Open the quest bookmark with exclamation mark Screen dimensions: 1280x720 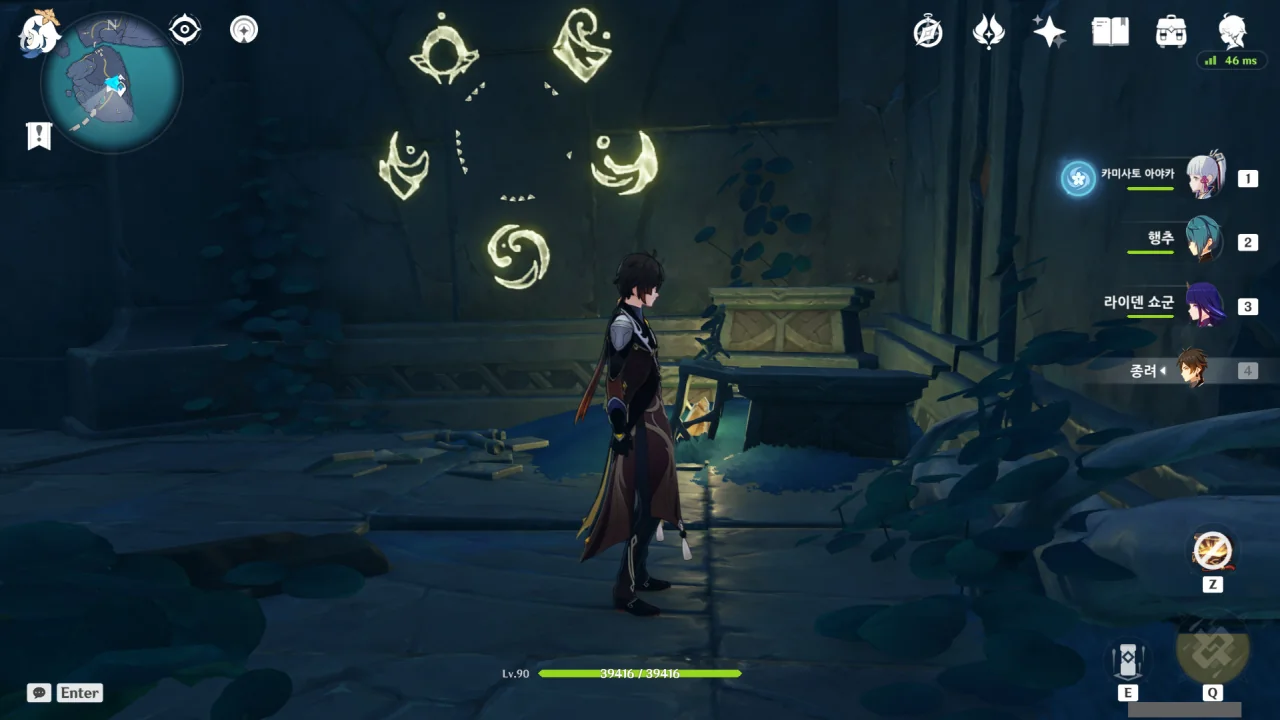tap(39, 136)
